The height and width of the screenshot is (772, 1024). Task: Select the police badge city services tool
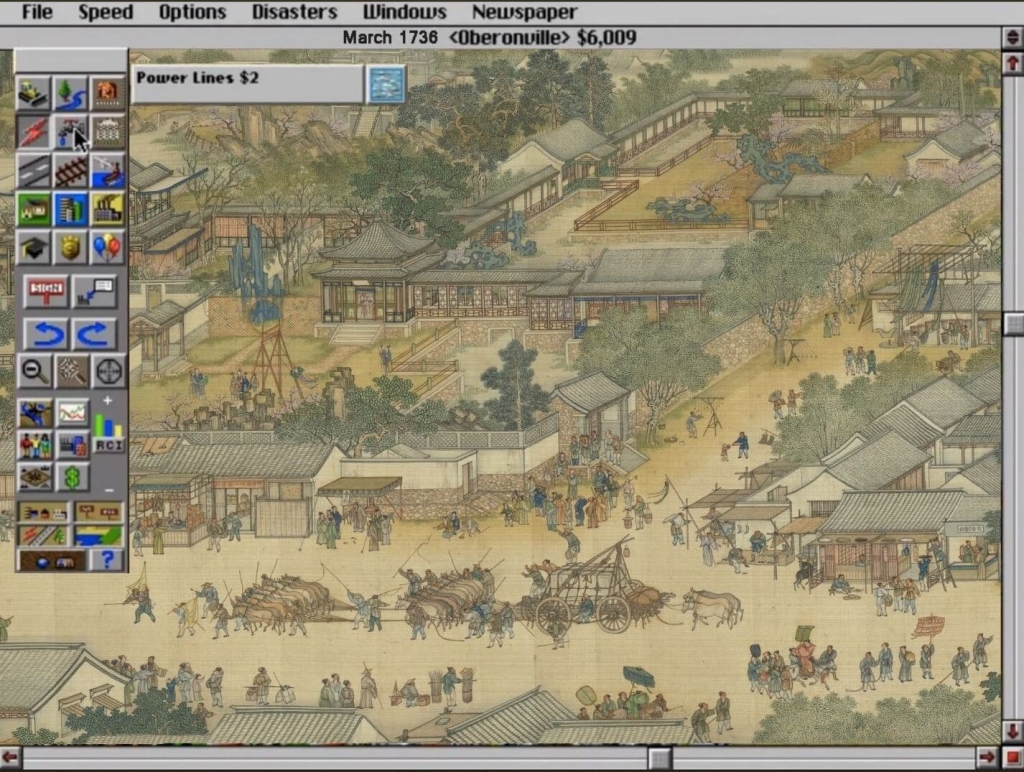point(70,246)
